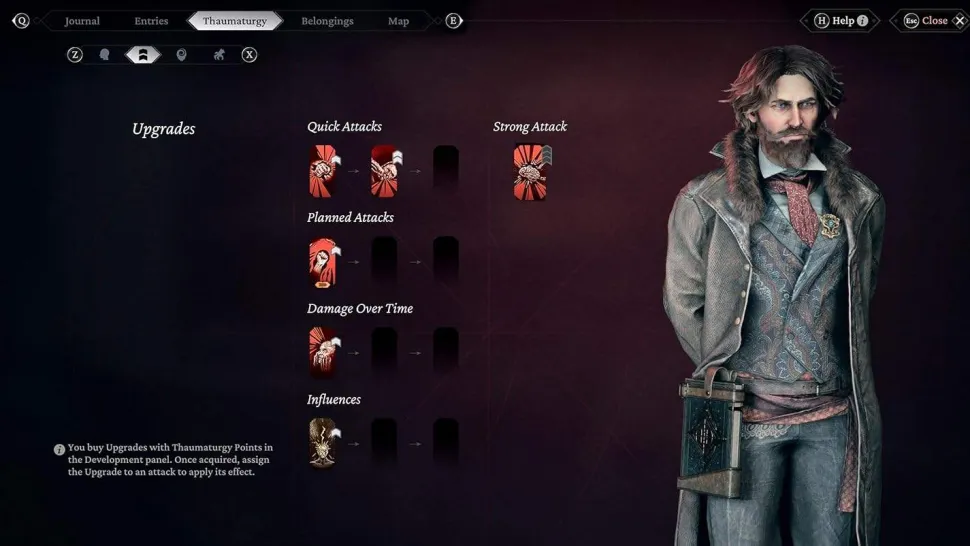Open the spiral swirl sub-tab
Screen dimensions: 970x546
coord(181,55)
